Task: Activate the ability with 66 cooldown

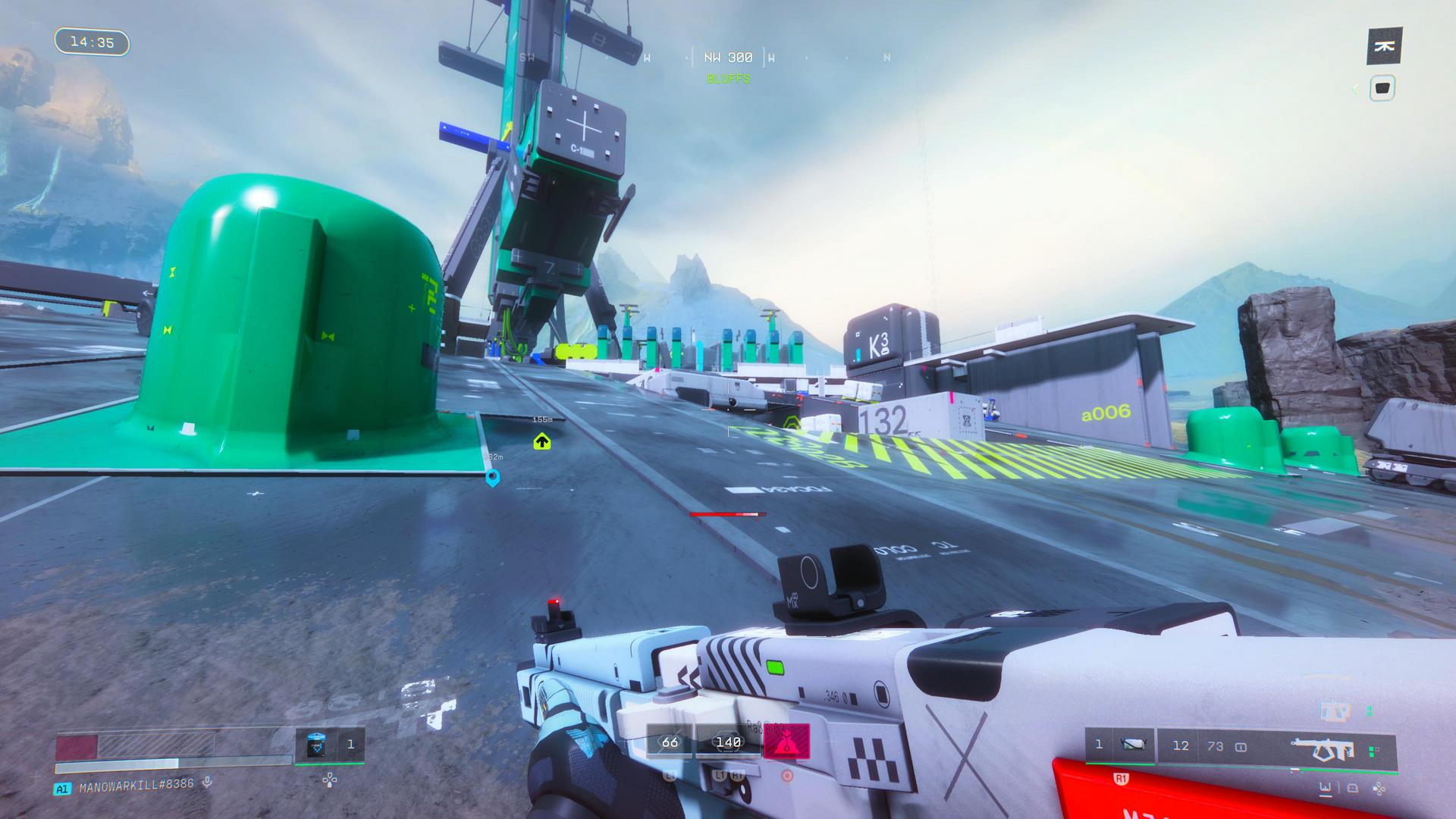Action: pos(670,742)
